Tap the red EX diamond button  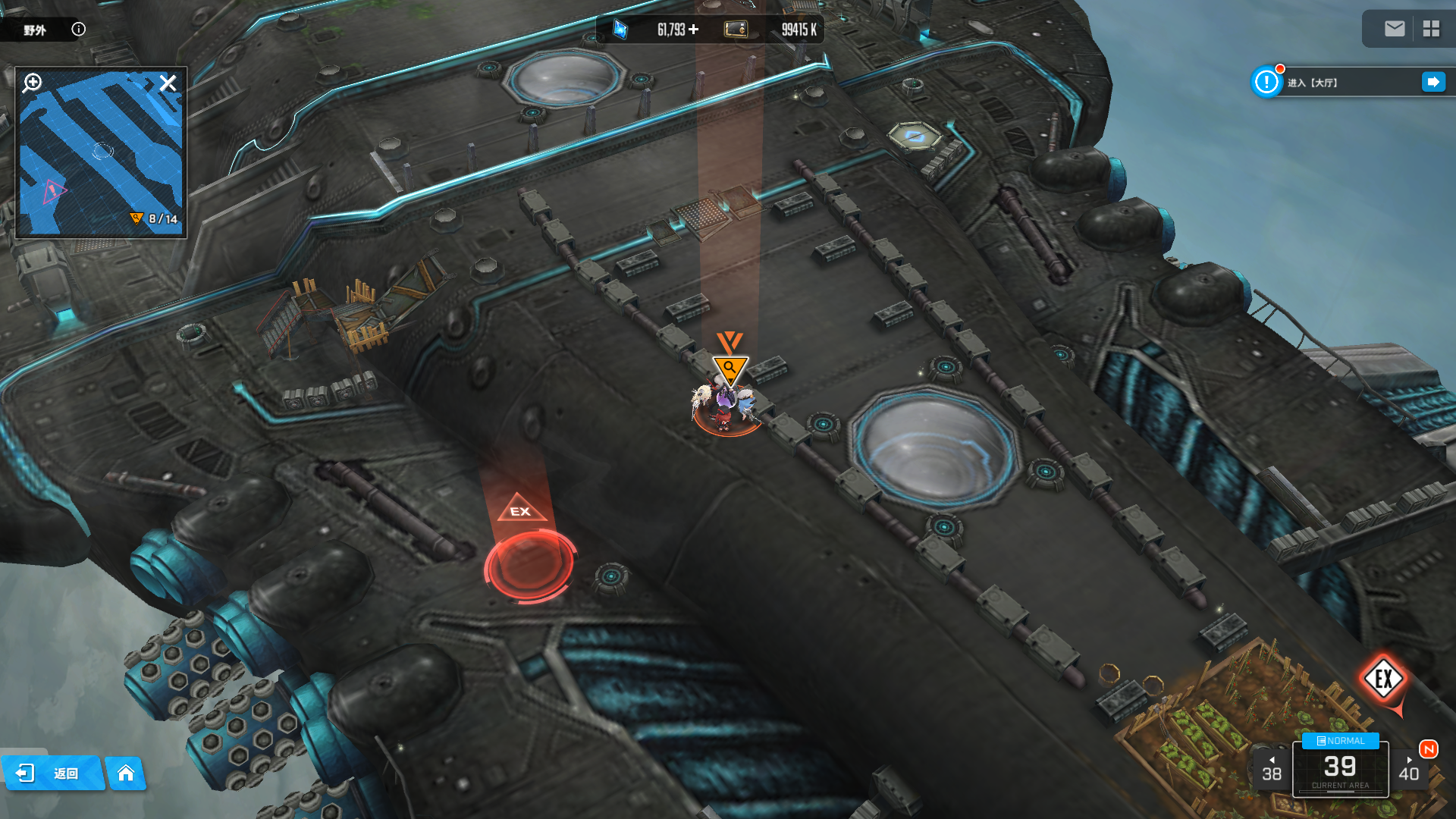tap(1383, 679)
